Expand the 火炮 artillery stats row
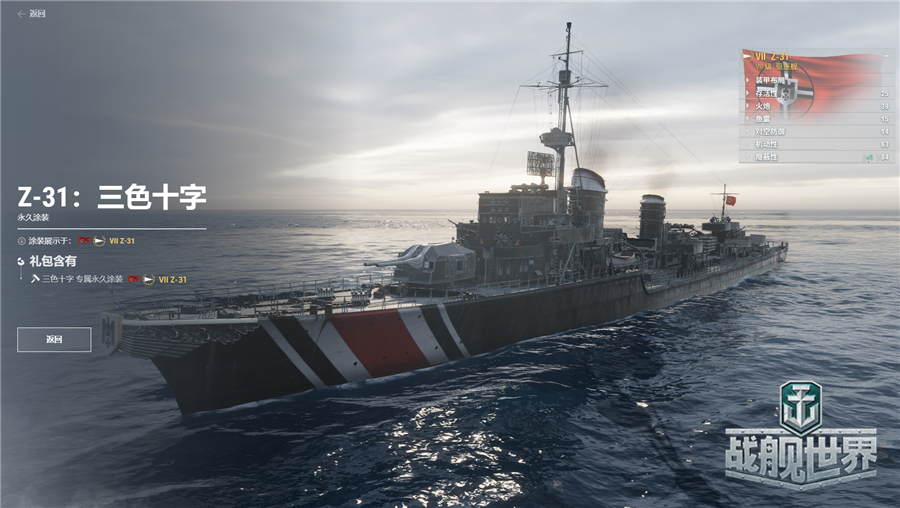 [768, 105]
